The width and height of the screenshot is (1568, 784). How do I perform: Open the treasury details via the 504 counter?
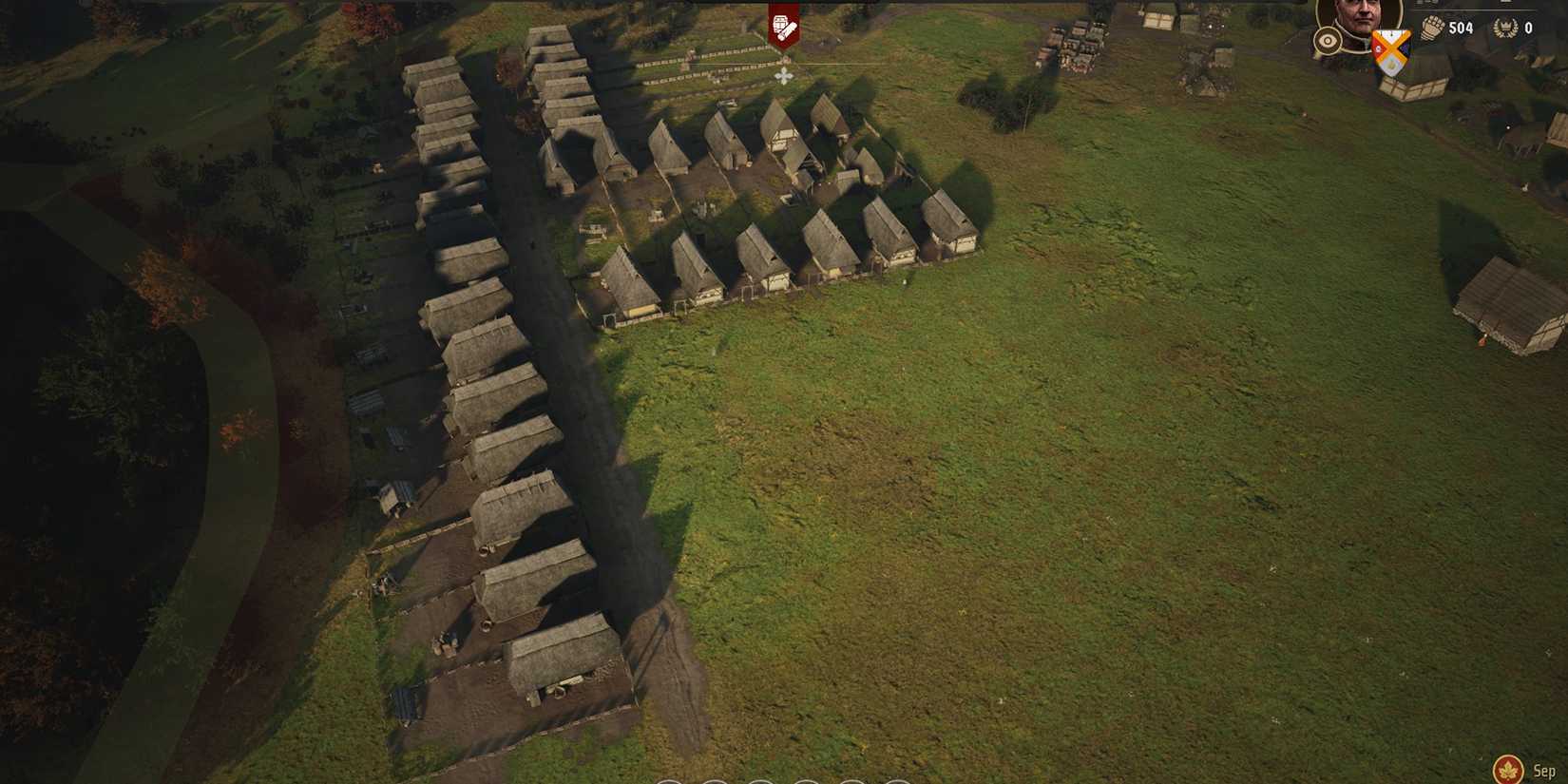click(x=1461, y=28)
